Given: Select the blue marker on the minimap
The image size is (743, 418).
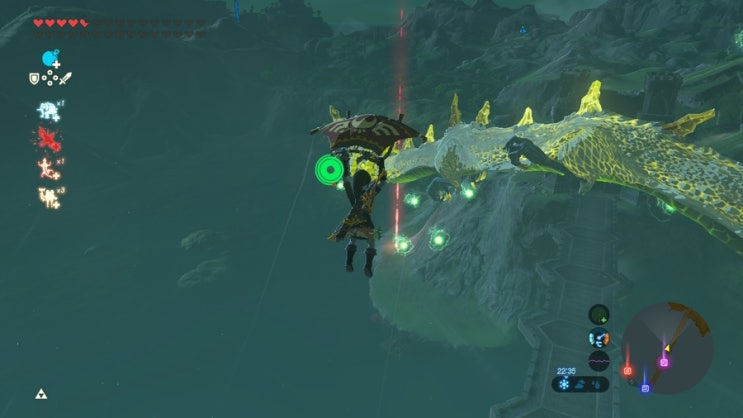Looking at the screenshot, I should coord(645,387).
